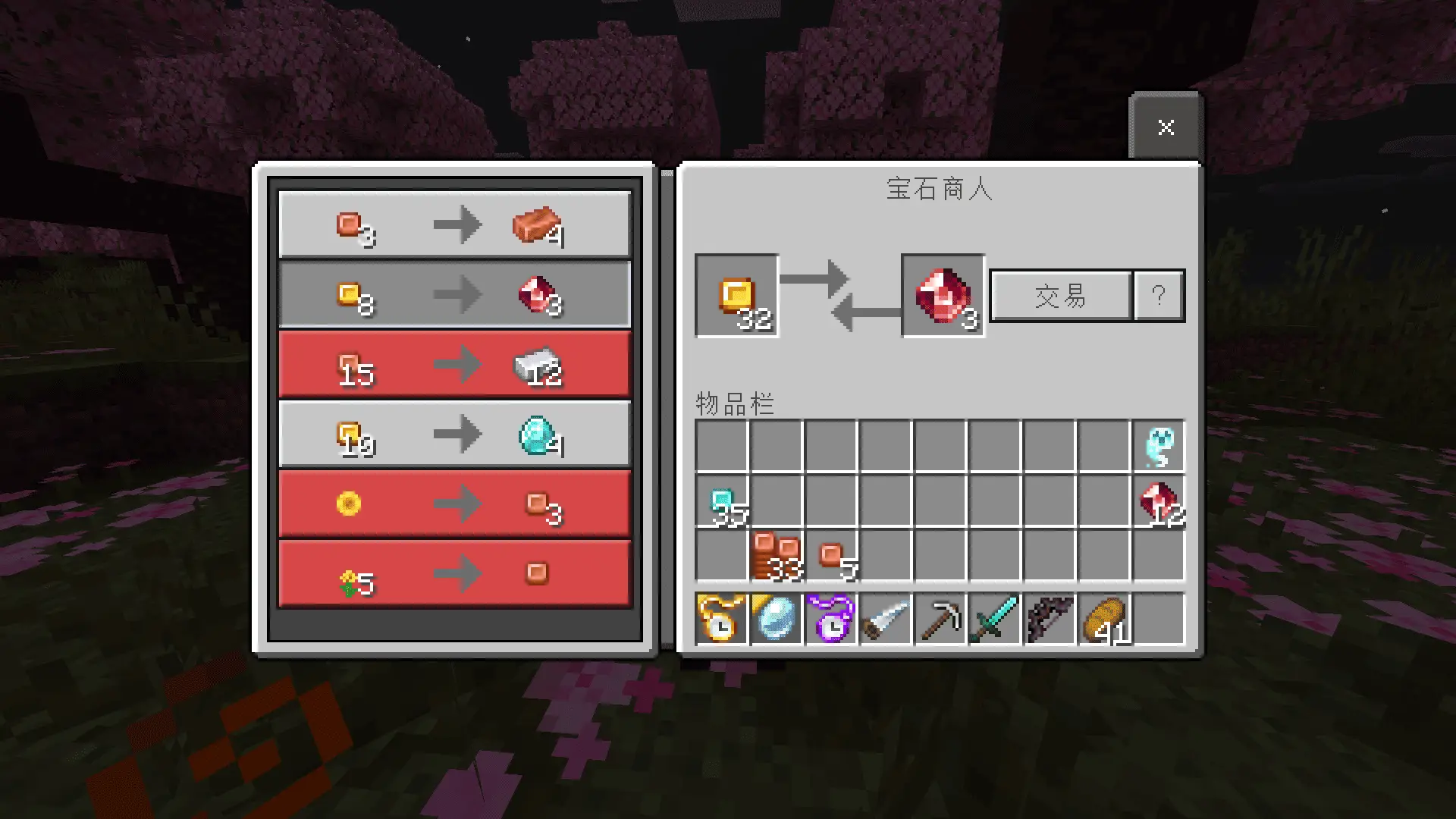Select the golden clock hotbar slot
Image resolution: width=1456 pixels, height=819 pixels.
pyautogui.click(x=721, y=620)
